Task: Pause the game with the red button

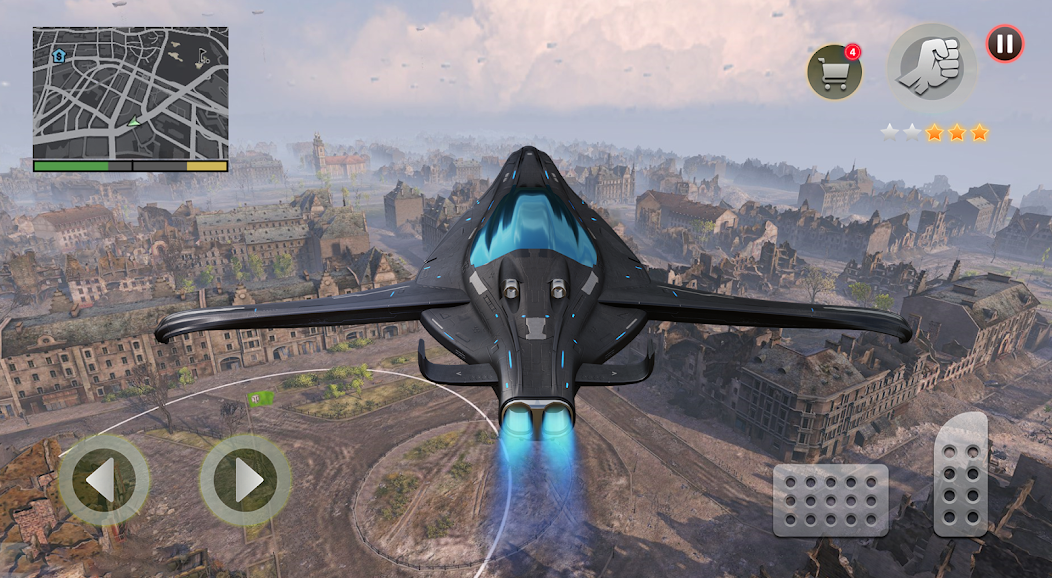Action: 1005,44
